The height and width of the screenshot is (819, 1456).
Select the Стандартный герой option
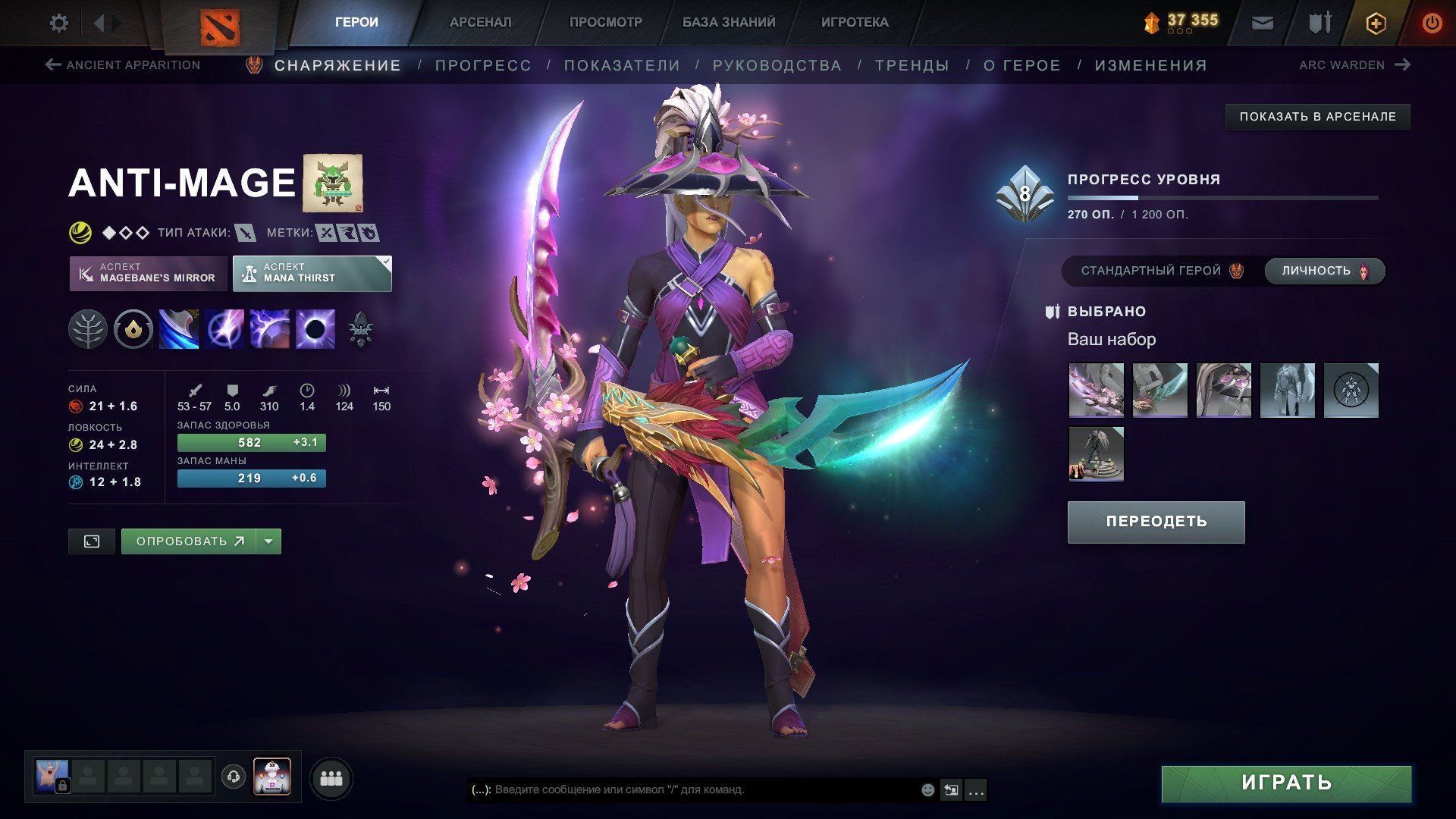pyautogui.click(x=1161, y=271)
